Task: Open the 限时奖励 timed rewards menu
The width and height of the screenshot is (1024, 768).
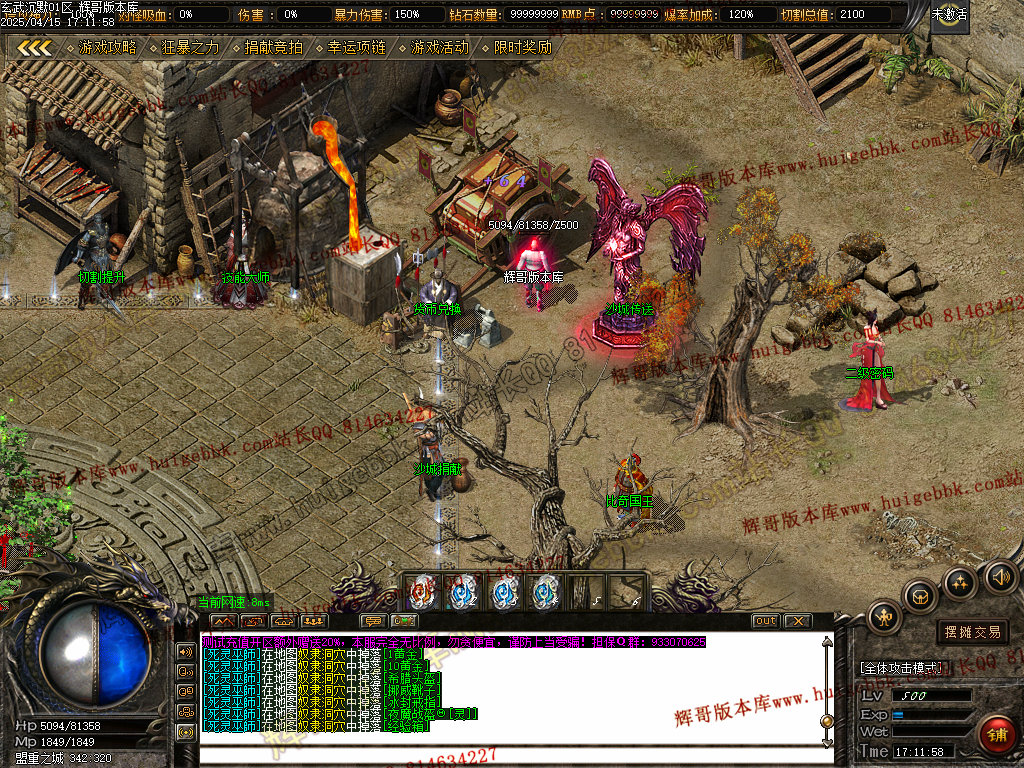Action: click(522, 47)
